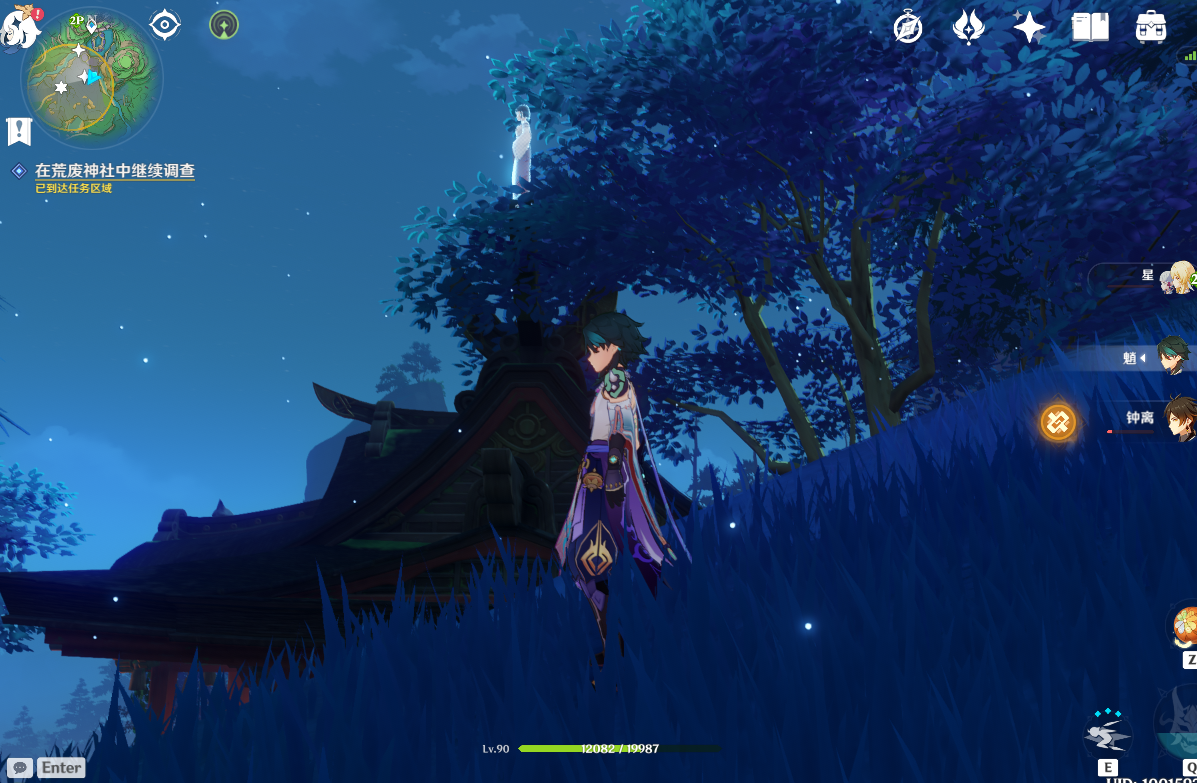Open the green co-op mode icon

224,24
